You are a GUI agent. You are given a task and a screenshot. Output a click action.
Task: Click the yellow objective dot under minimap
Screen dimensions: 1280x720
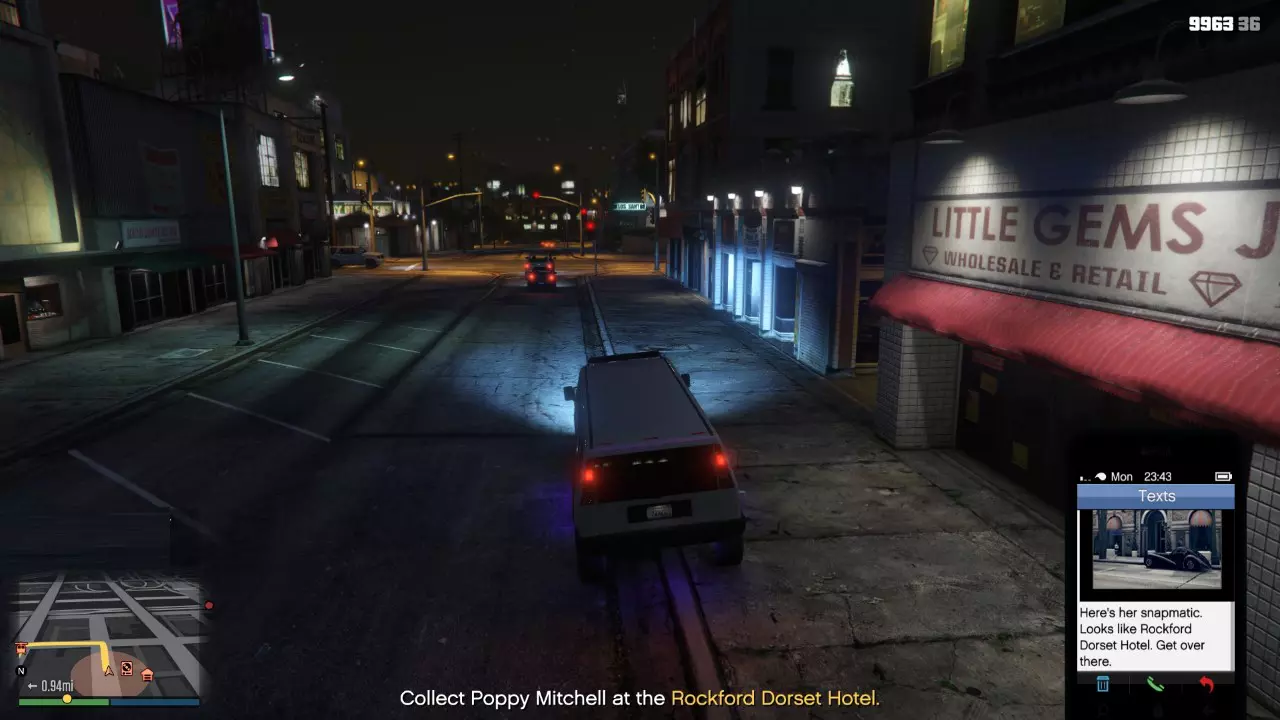click(67, 699)
